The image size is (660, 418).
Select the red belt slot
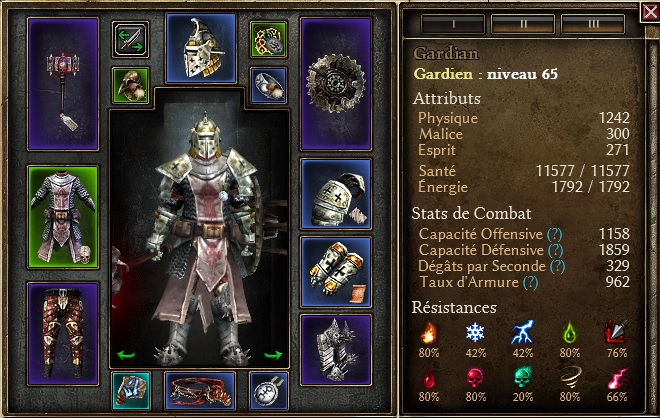coord(200,390)
